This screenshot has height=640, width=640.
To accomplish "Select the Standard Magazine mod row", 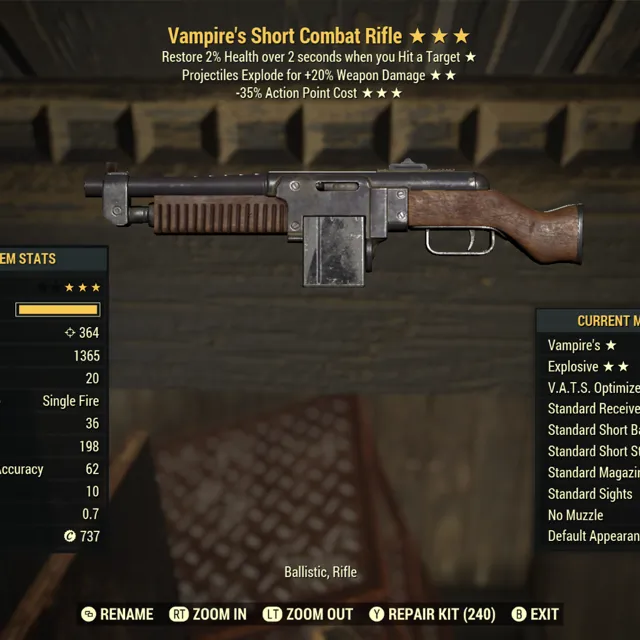I will (593, 472).
